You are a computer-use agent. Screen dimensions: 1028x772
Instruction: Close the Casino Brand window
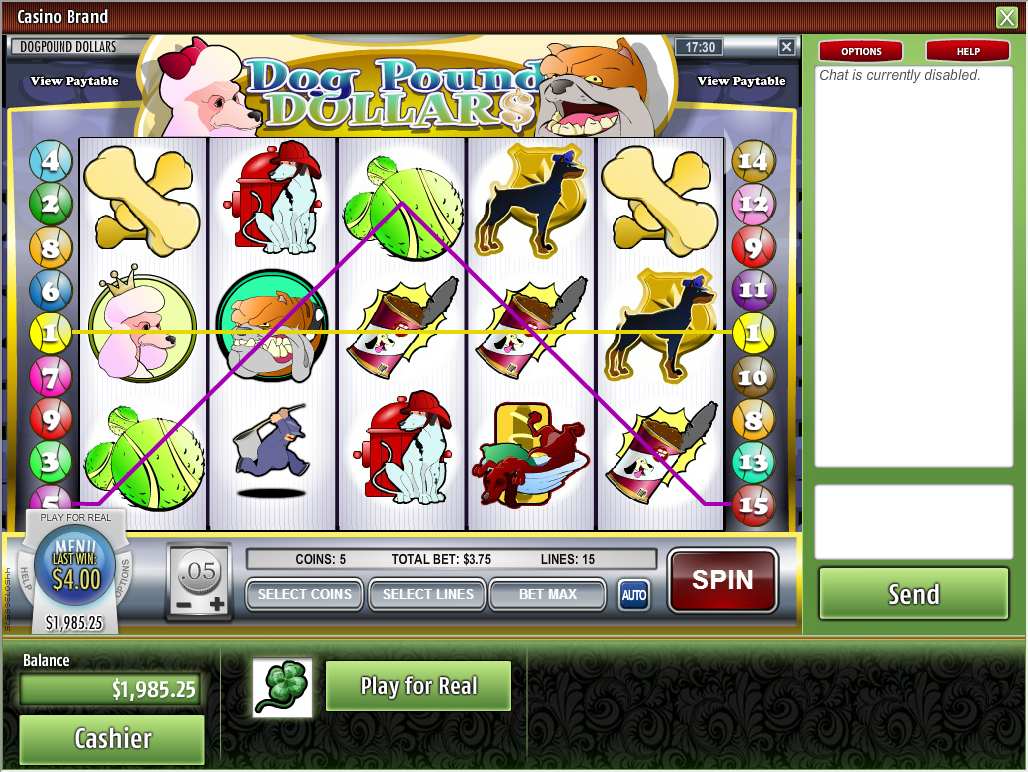coord(1005,17)
